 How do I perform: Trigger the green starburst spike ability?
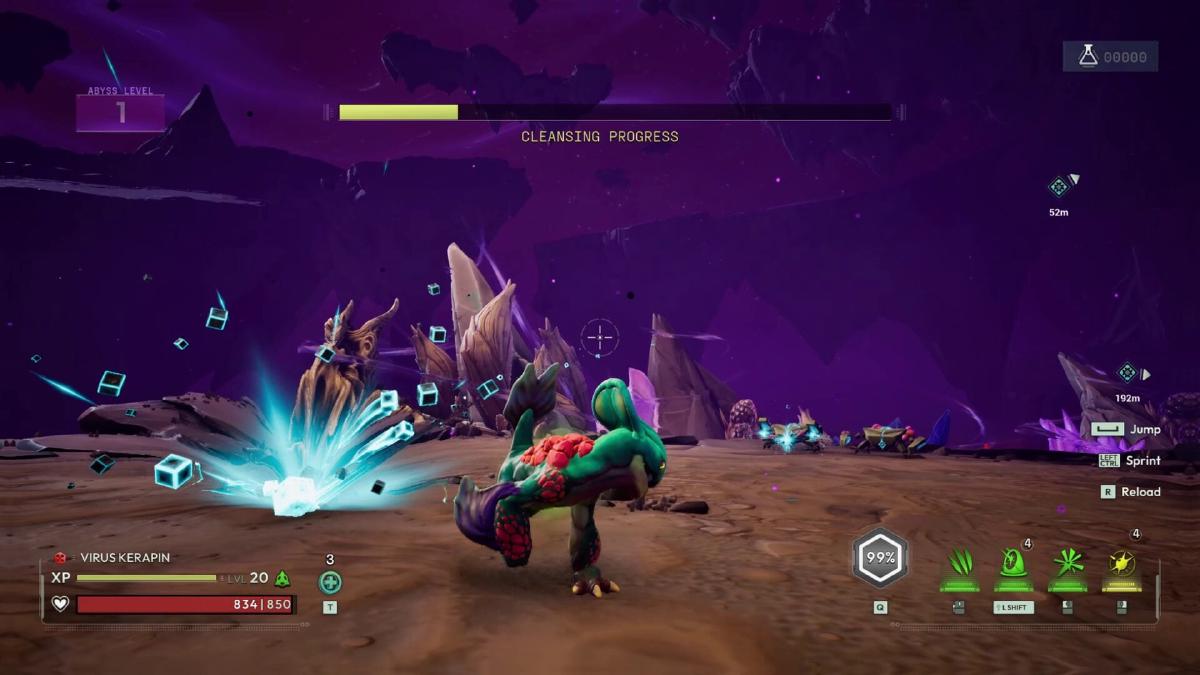[1067, 565]
